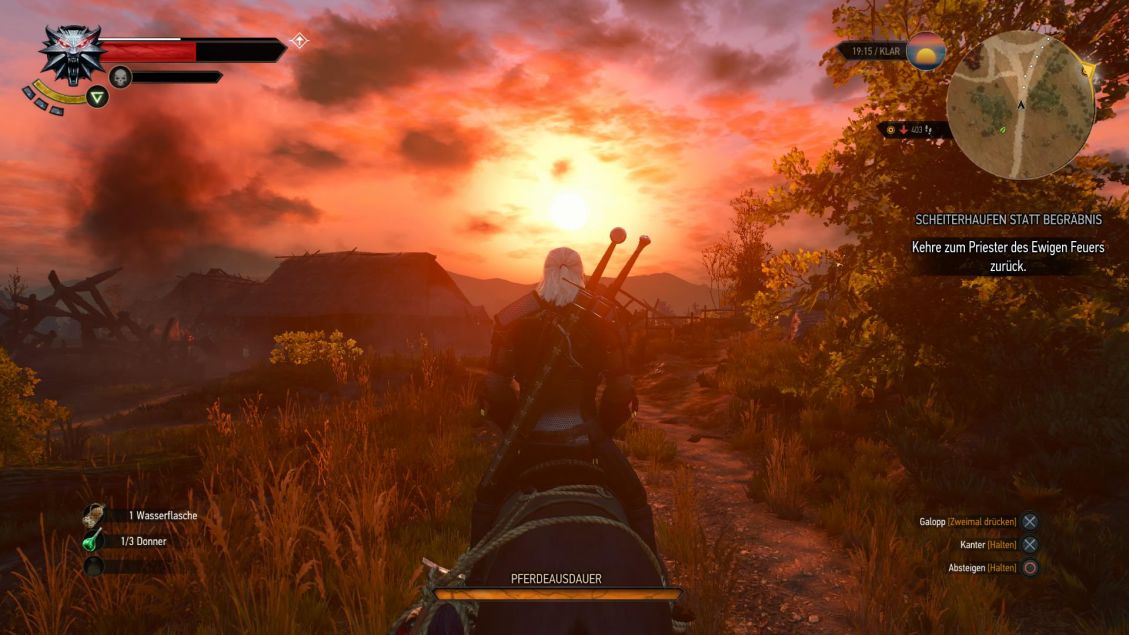The height and width of the screenshot is (635, 1129).
Task: Click the diamond arrow buff icon
Action: tap(298, 41)
